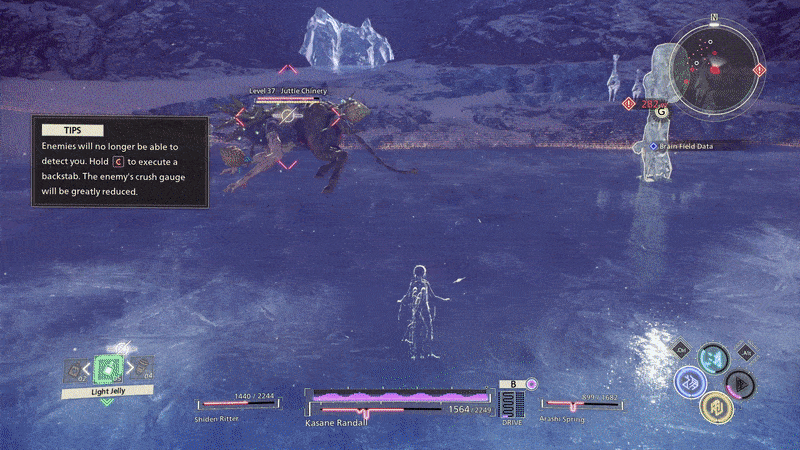Choose the canister item right of Light Jelly
800x450 pixels.
[145, 368]
